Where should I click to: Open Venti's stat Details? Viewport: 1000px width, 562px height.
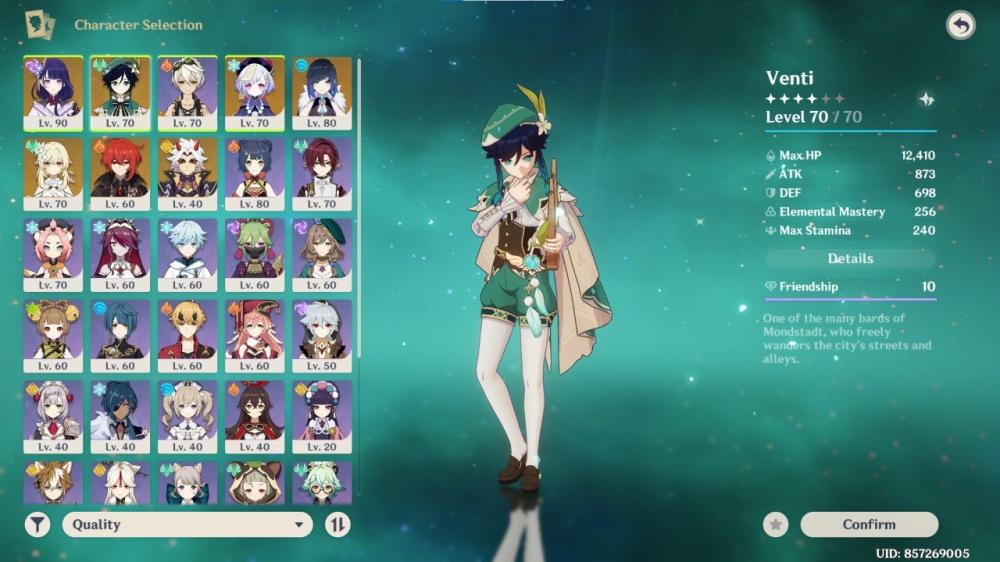pyautogui.click(x=850, y=258)
